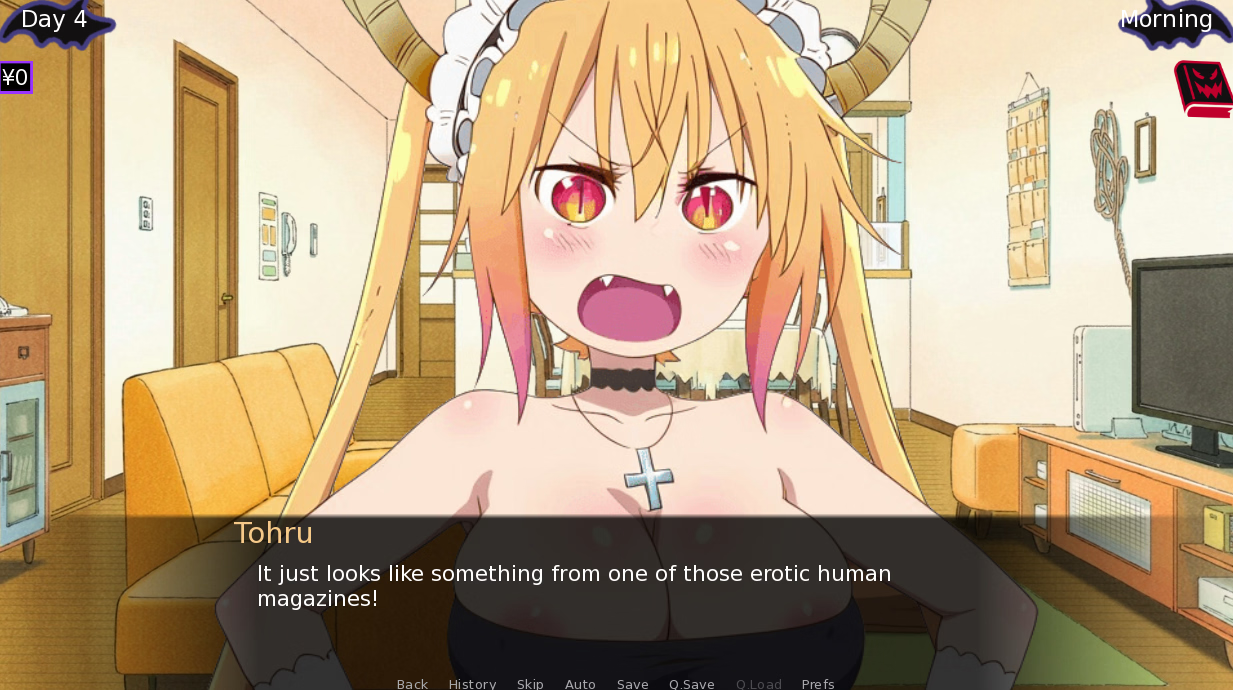Toggle Skip mode in quick menu
The height and width of the screenshot is (690, 1233).
530,684
